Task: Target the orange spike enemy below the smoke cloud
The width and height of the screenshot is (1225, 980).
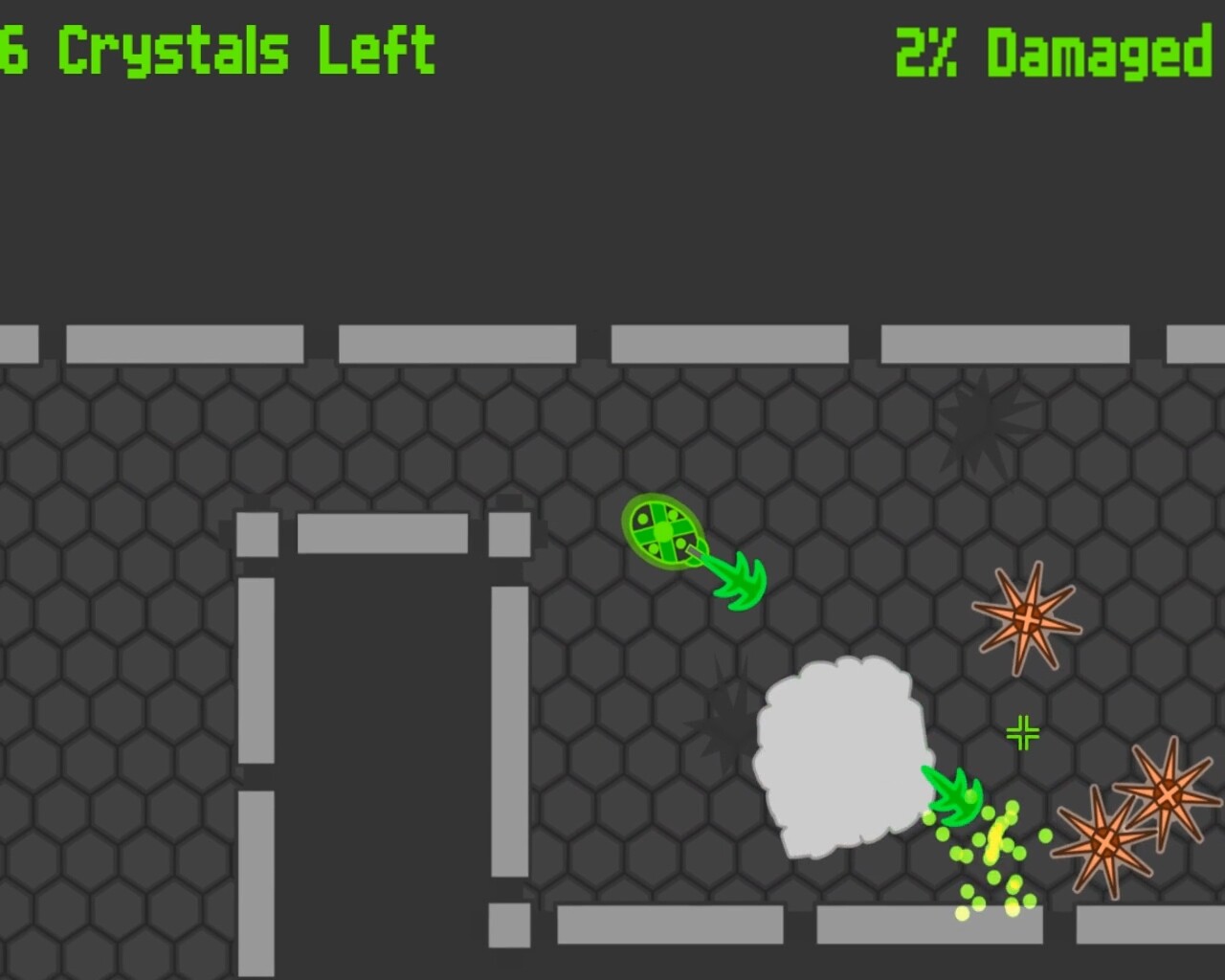Action: 1105,842
